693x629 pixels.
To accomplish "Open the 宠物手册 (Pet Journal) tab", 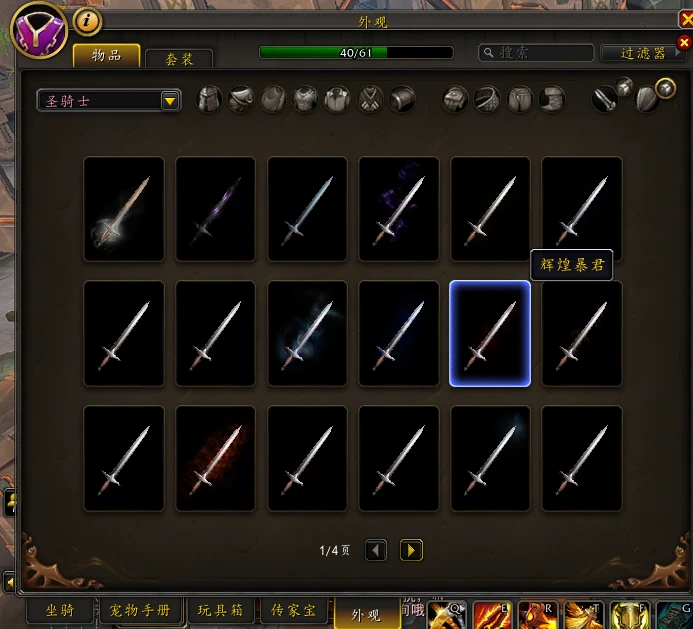I will tap(142, 610).
